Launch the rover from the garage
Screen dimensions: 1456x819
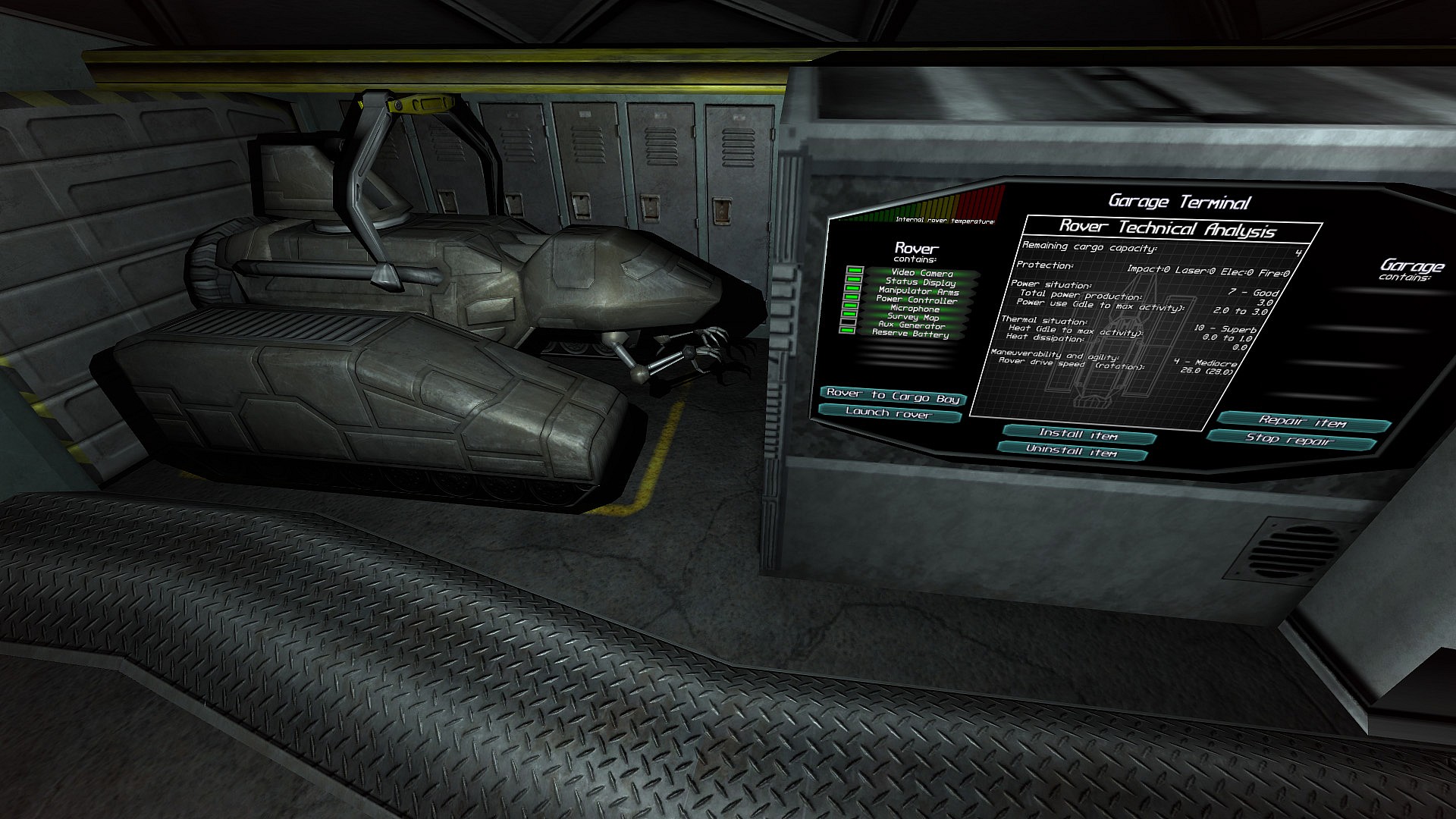(x=890, y=414)
